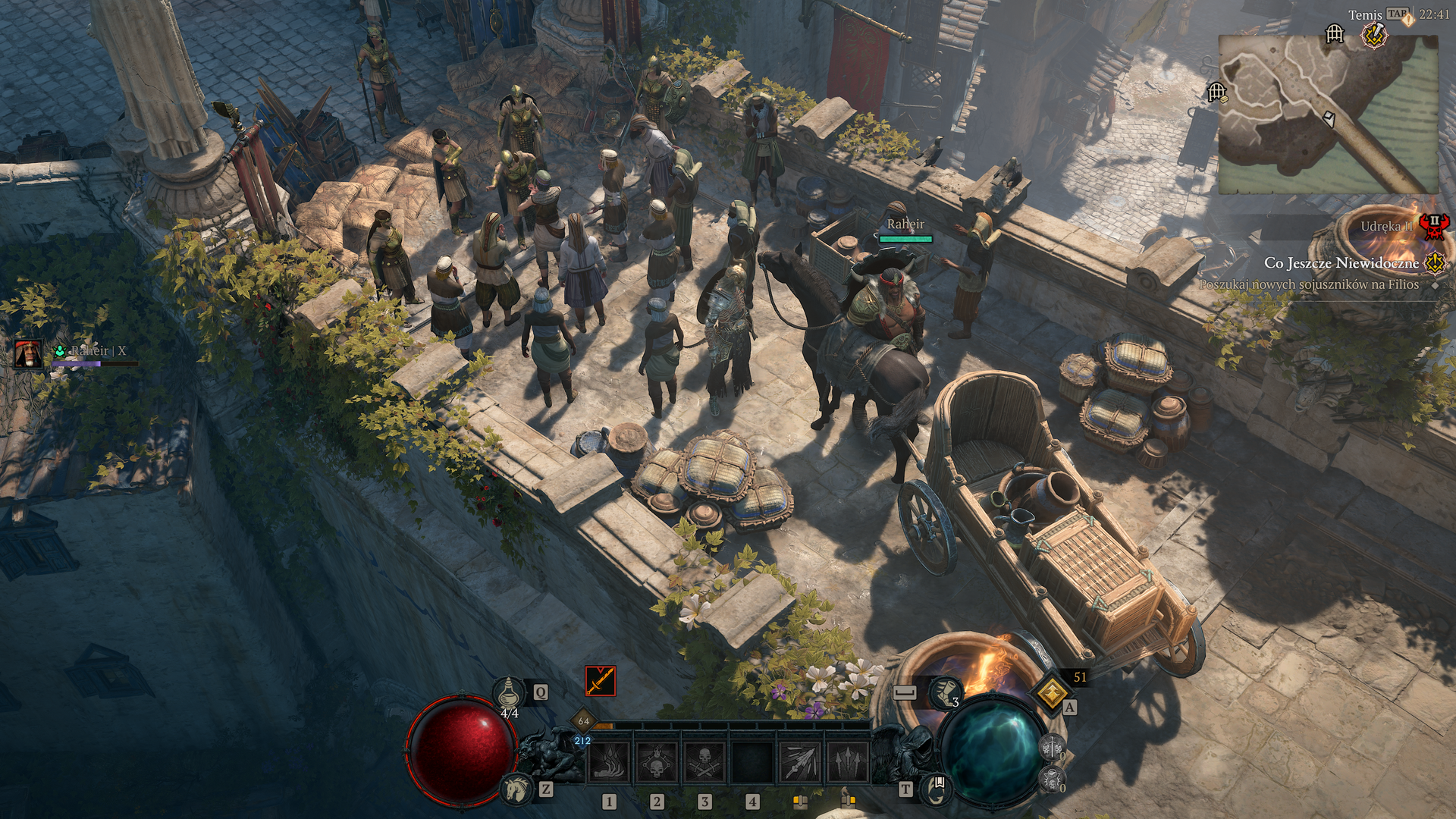Click the gate with chest marker beside minimap

pyautogui.click(x=1216, y=93)
